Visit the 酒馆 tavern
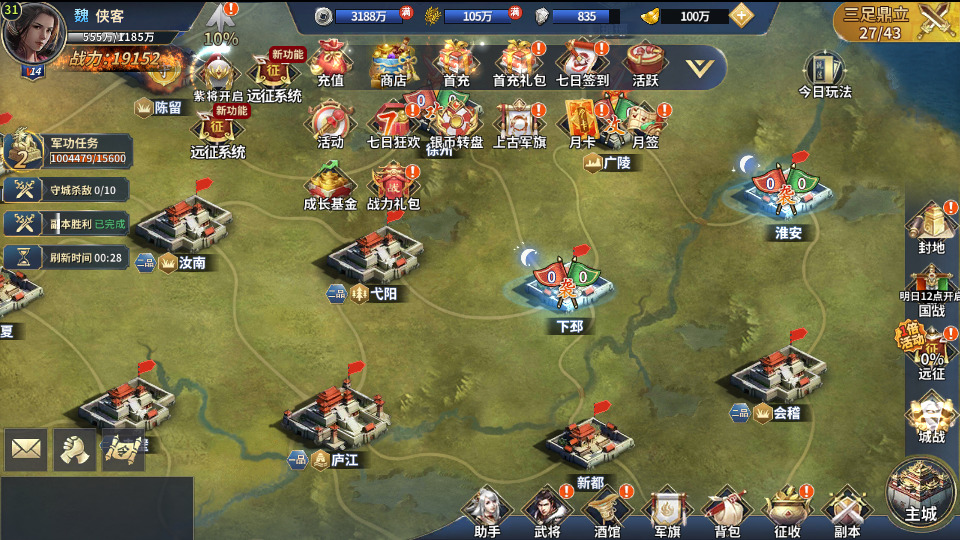 tap(607, 510)
